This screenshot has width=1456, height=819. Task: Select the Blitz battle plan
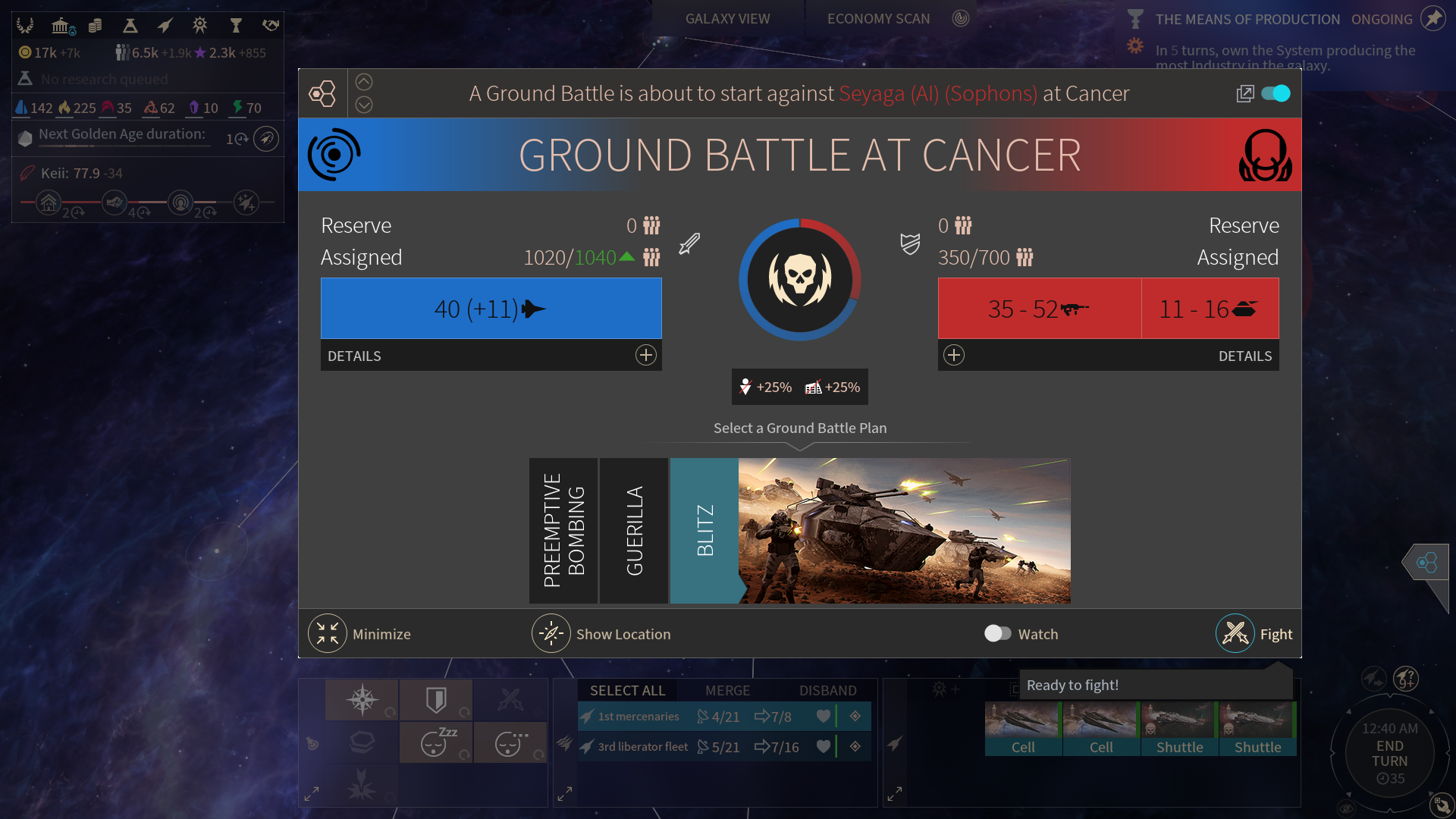click(x=704, y=531)
